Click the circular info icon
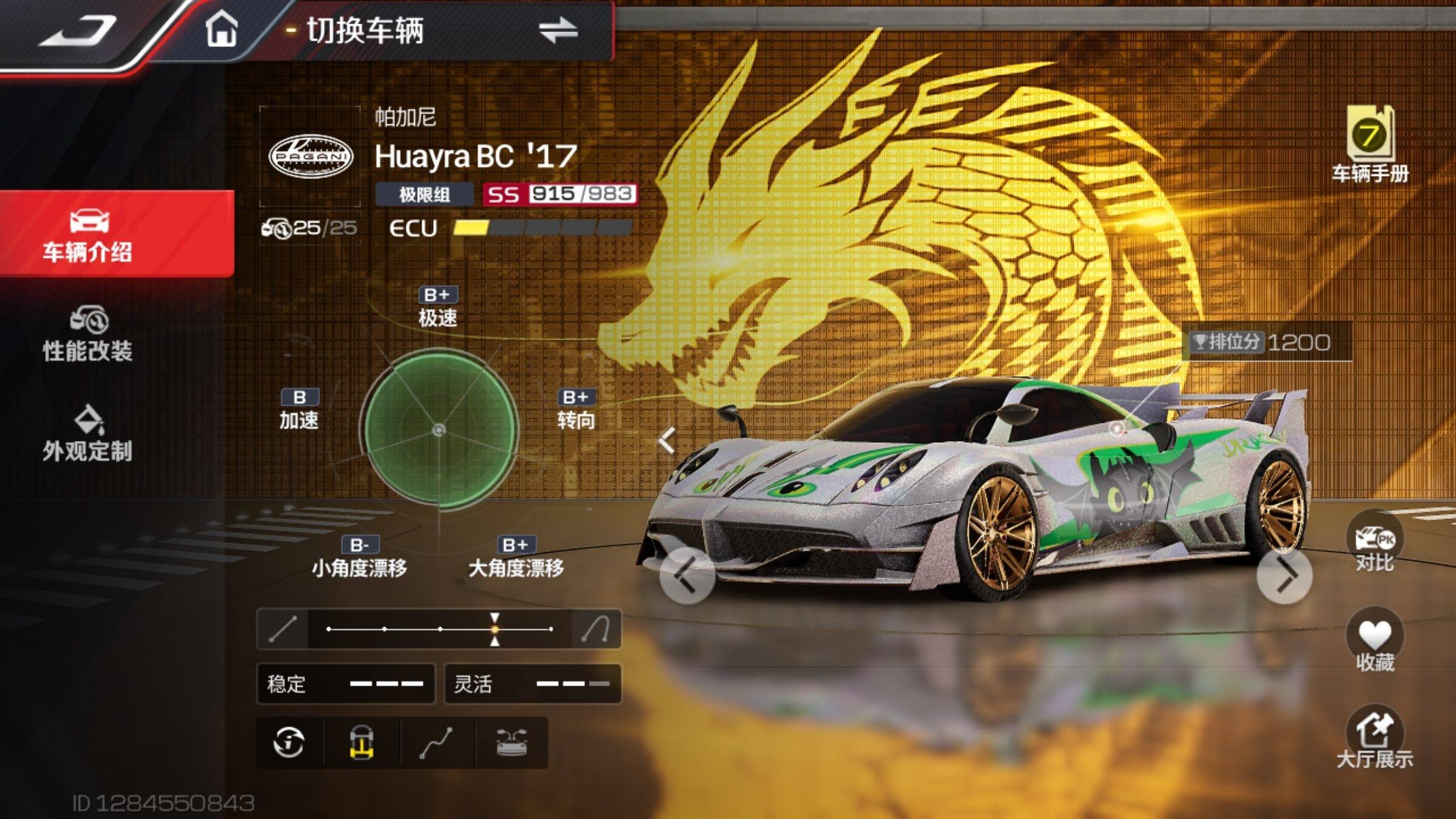Screen dimensions: 1456x819 coord(289,743)
